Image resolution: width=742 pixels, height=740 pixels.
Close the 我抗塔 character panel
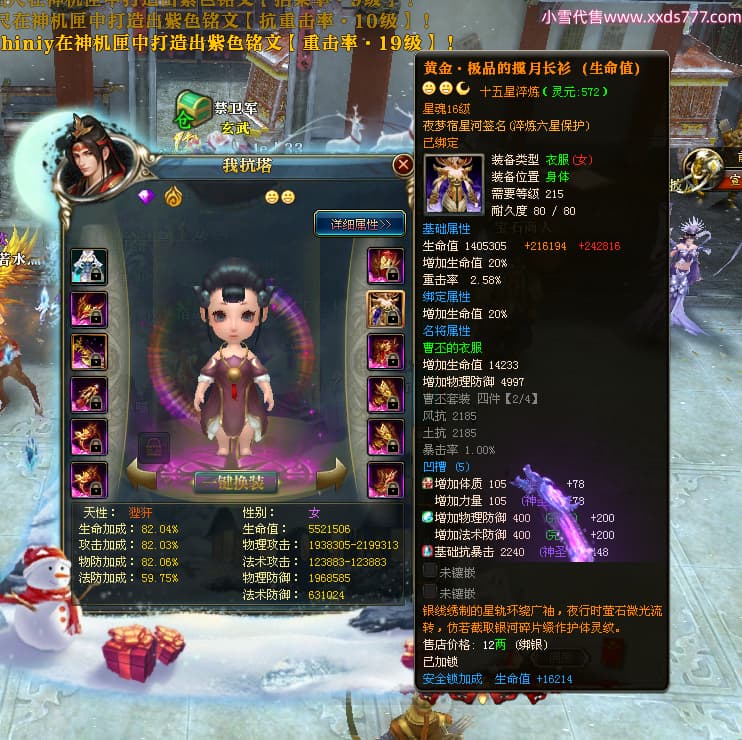403,165
